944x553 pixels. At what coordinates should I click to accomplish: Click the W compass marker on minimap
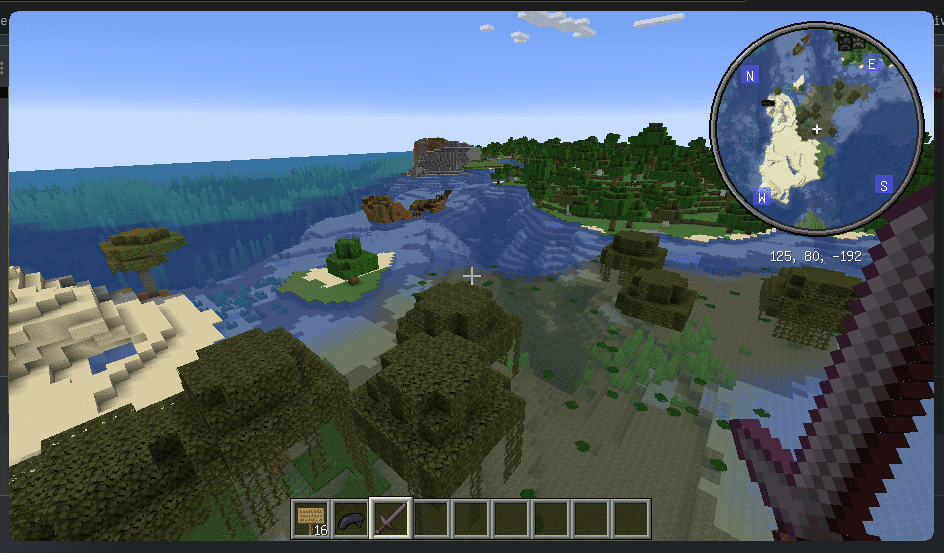[762, 197]
